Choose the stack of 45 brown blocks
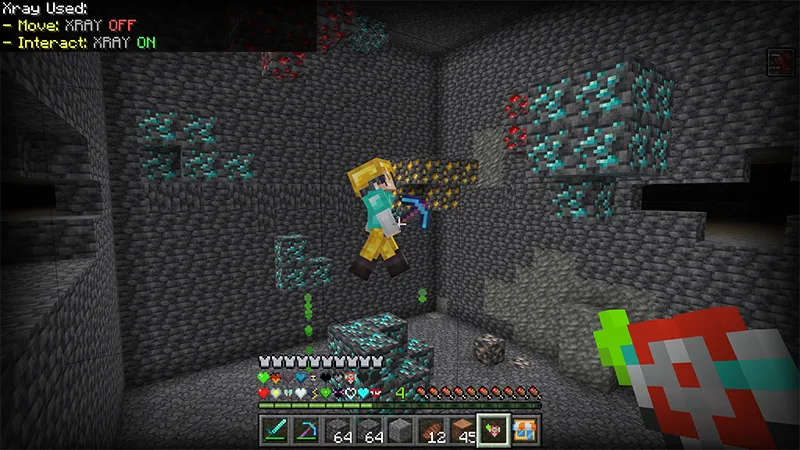This screenshot has height=450, width=800. click(463, 431)
